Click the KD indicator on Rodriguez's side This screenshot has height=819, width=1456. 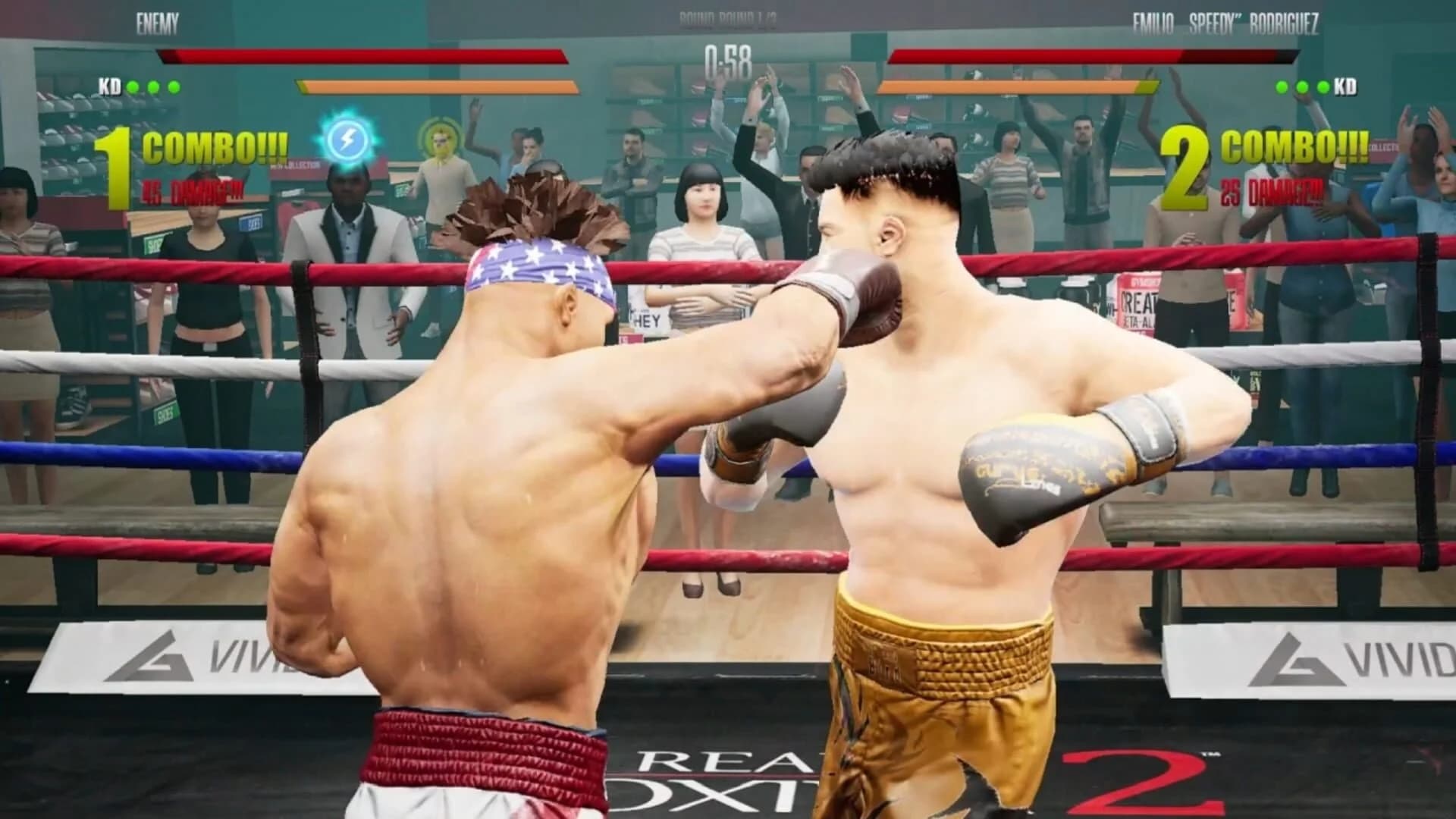1348,85
